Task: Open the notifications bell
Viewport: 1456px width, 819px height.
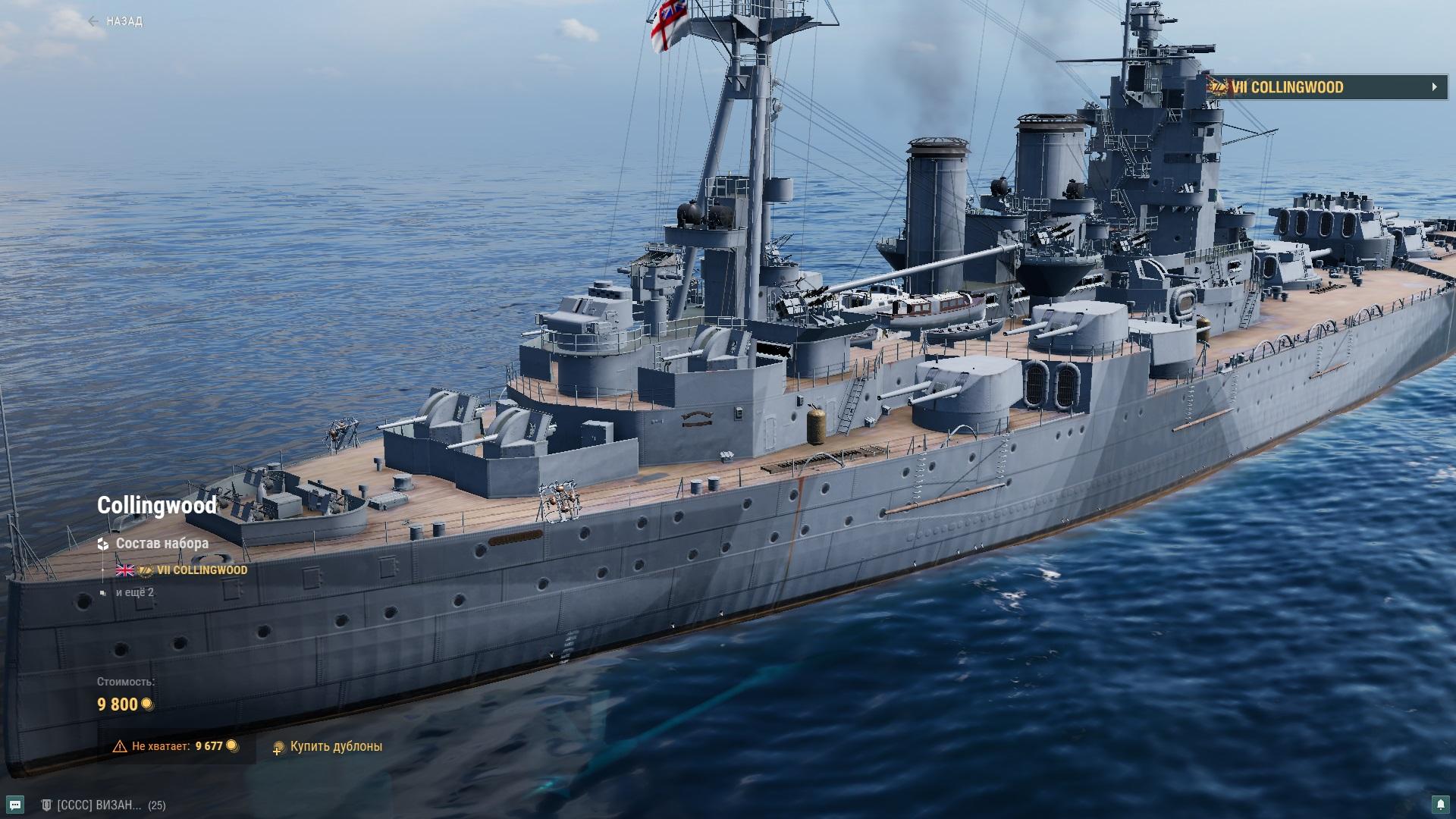Action: (x=1439, y=804)
